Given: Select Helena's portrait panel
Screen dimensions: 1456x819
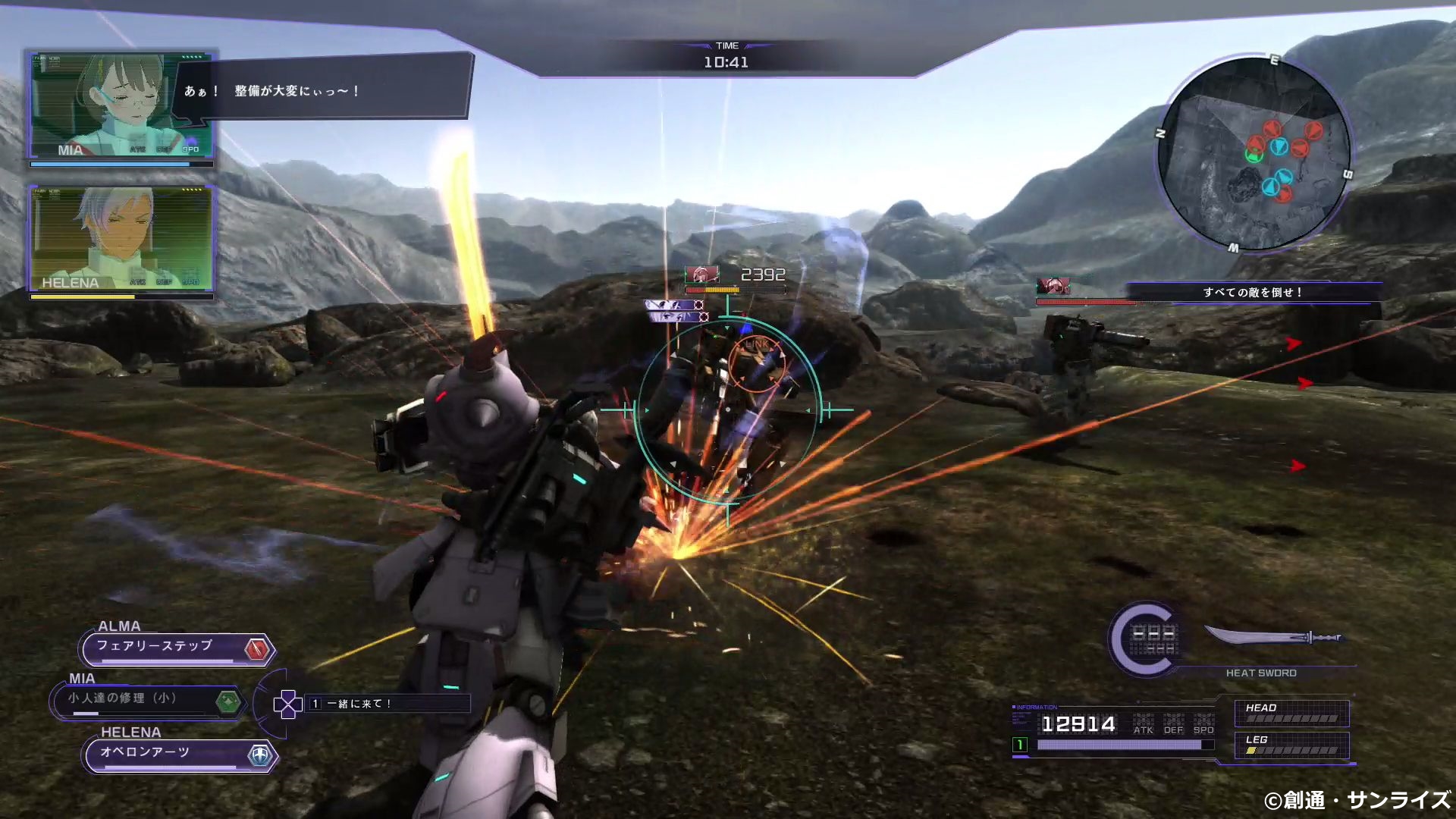Looking at the screenshot, I should 121,238.
